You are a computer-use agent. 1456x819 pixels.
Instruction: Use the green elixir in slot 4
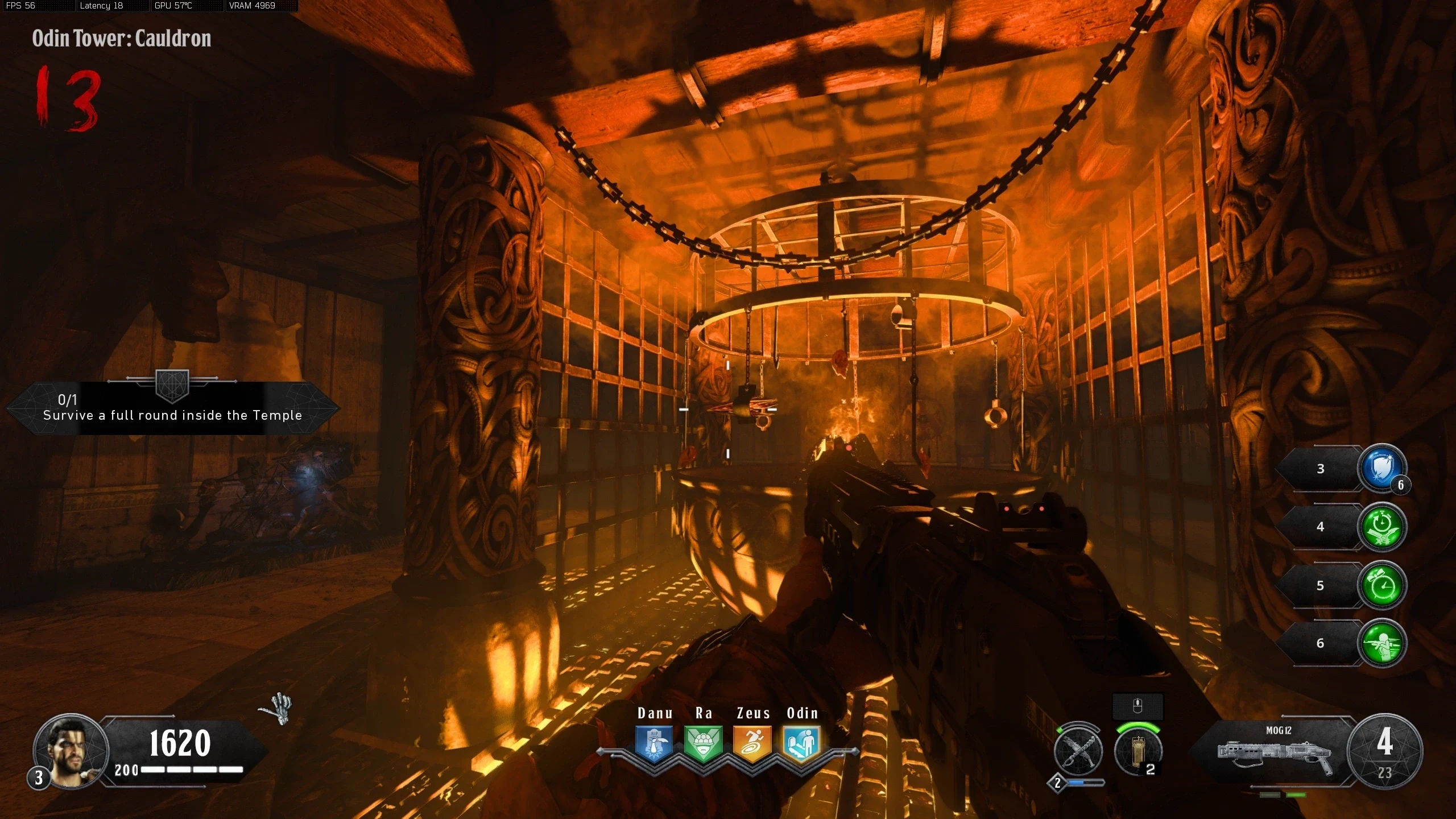[1381, 527]
